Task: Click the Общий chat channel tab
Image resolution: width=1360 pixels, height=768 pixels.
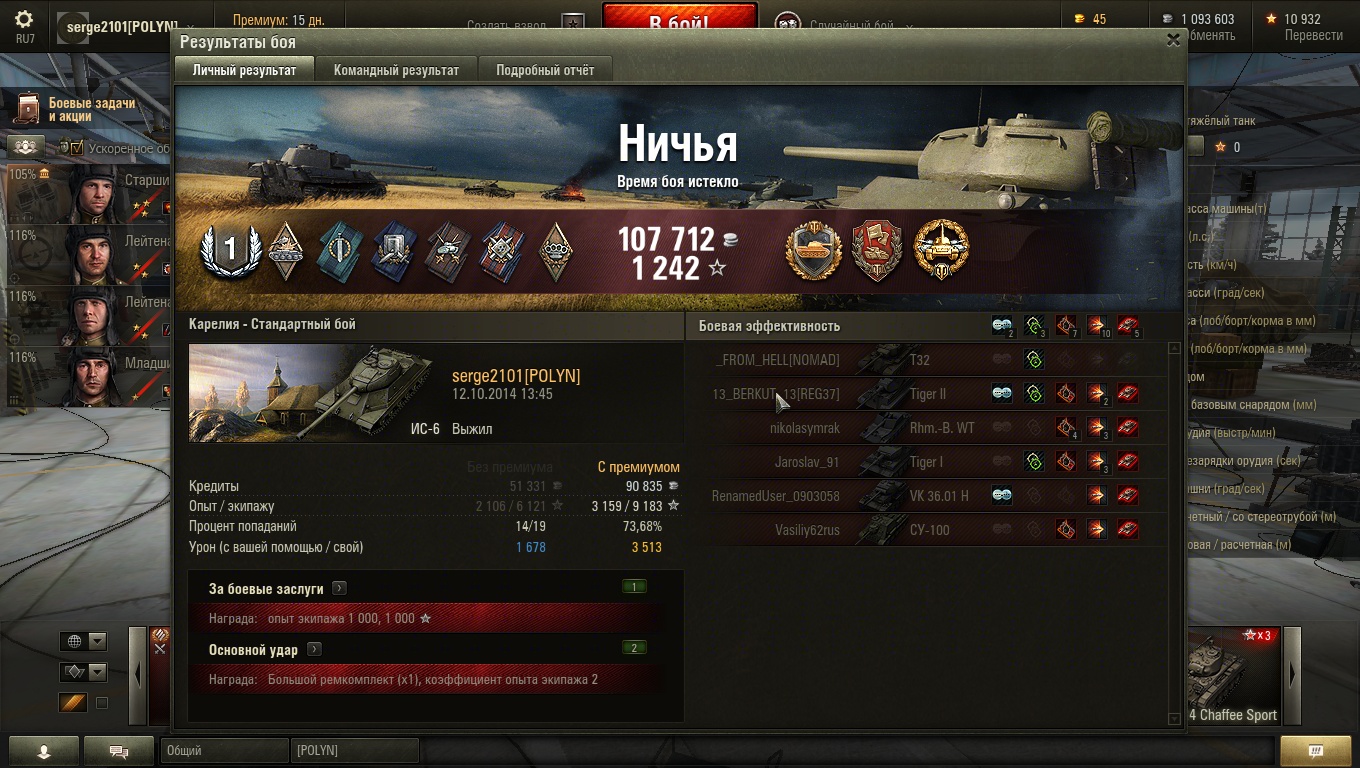Action: coord(224,750)
